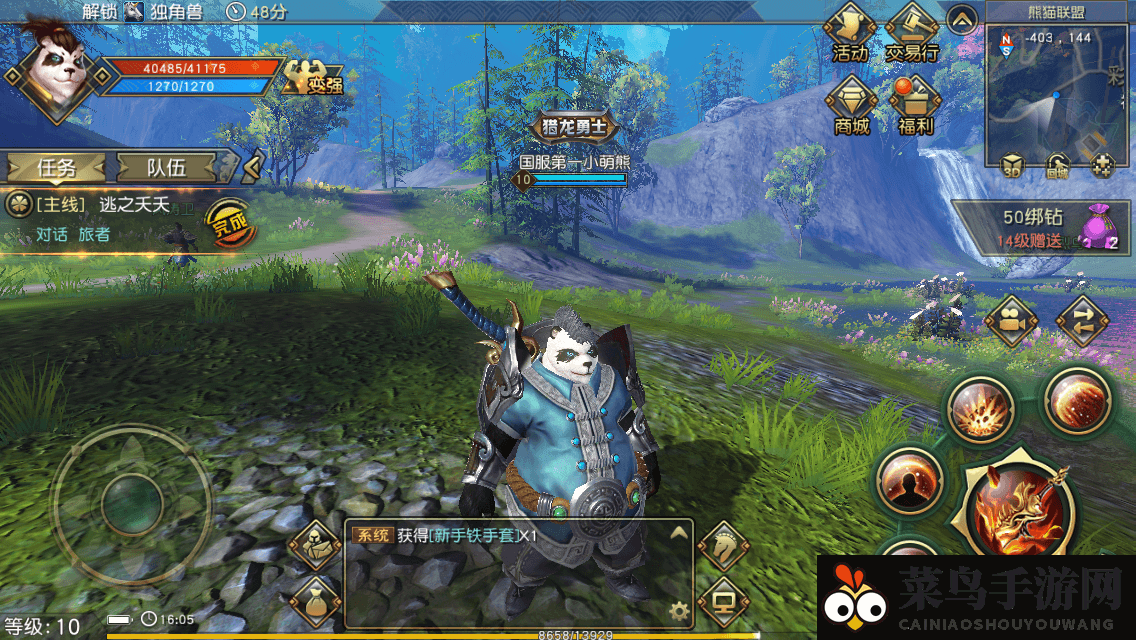Open the horse mount icon

[721, 546]
